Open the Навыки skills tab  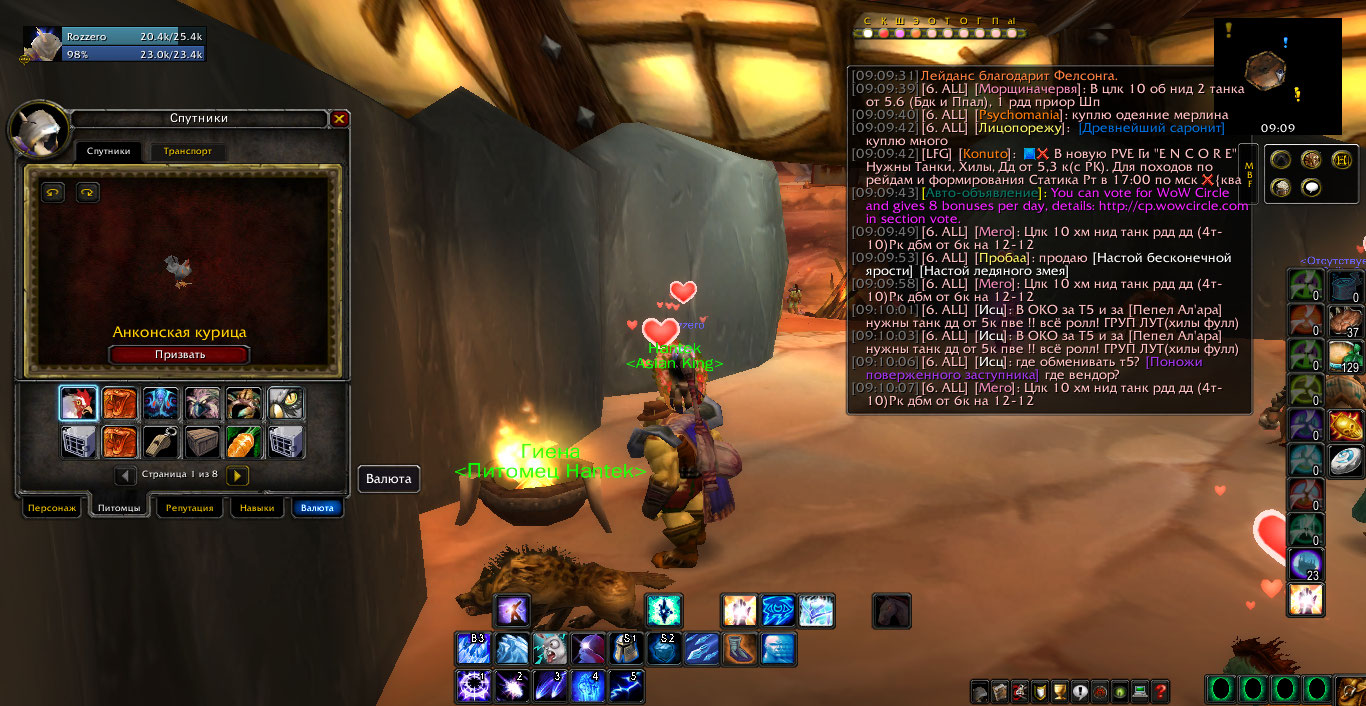(x=256, y=508)
